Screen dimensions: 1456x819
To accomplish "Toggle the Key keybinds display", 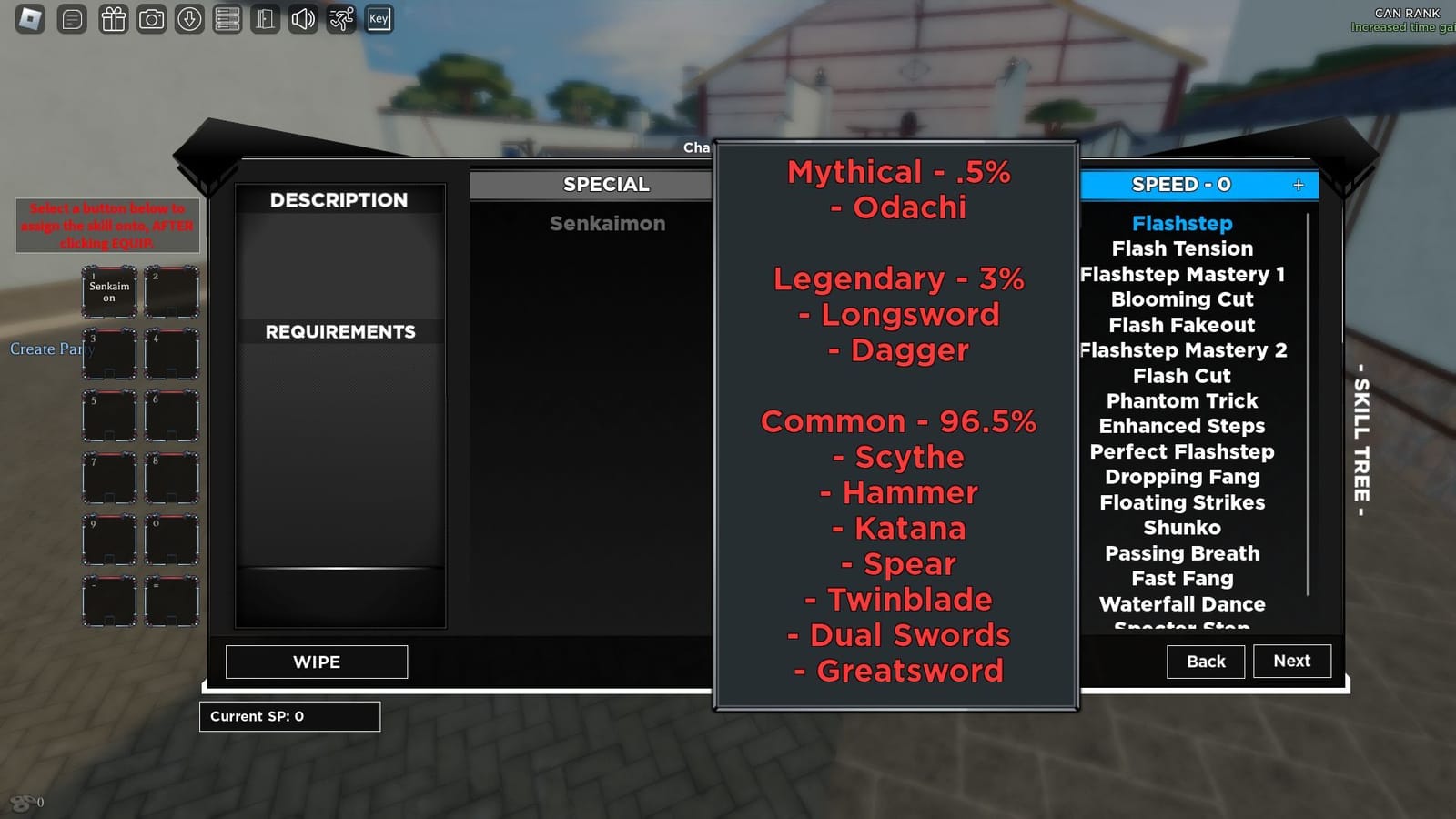I will [x=378, y=18].
